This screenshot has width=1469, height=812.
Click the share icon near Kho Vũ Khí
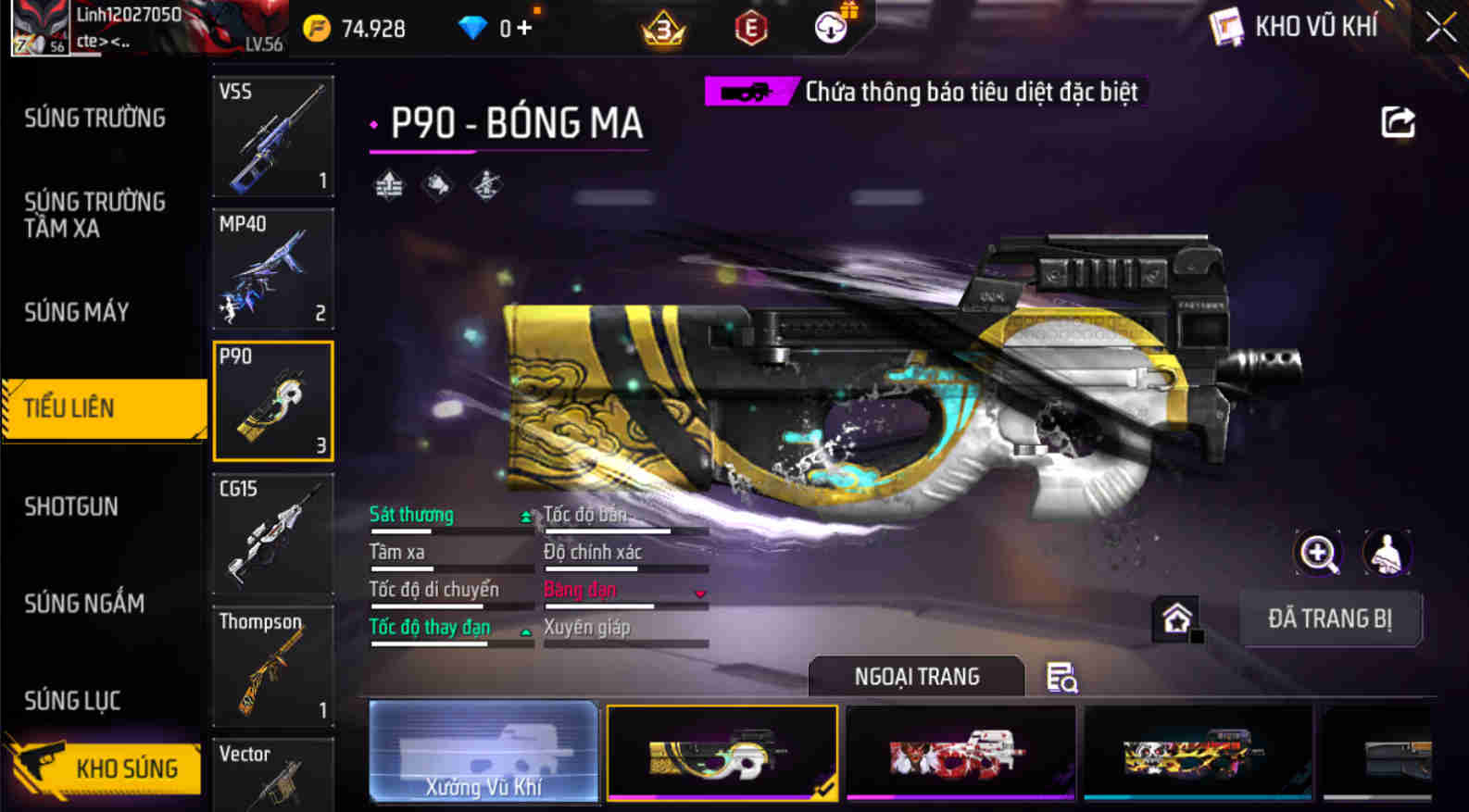[x=1399, y=120]
